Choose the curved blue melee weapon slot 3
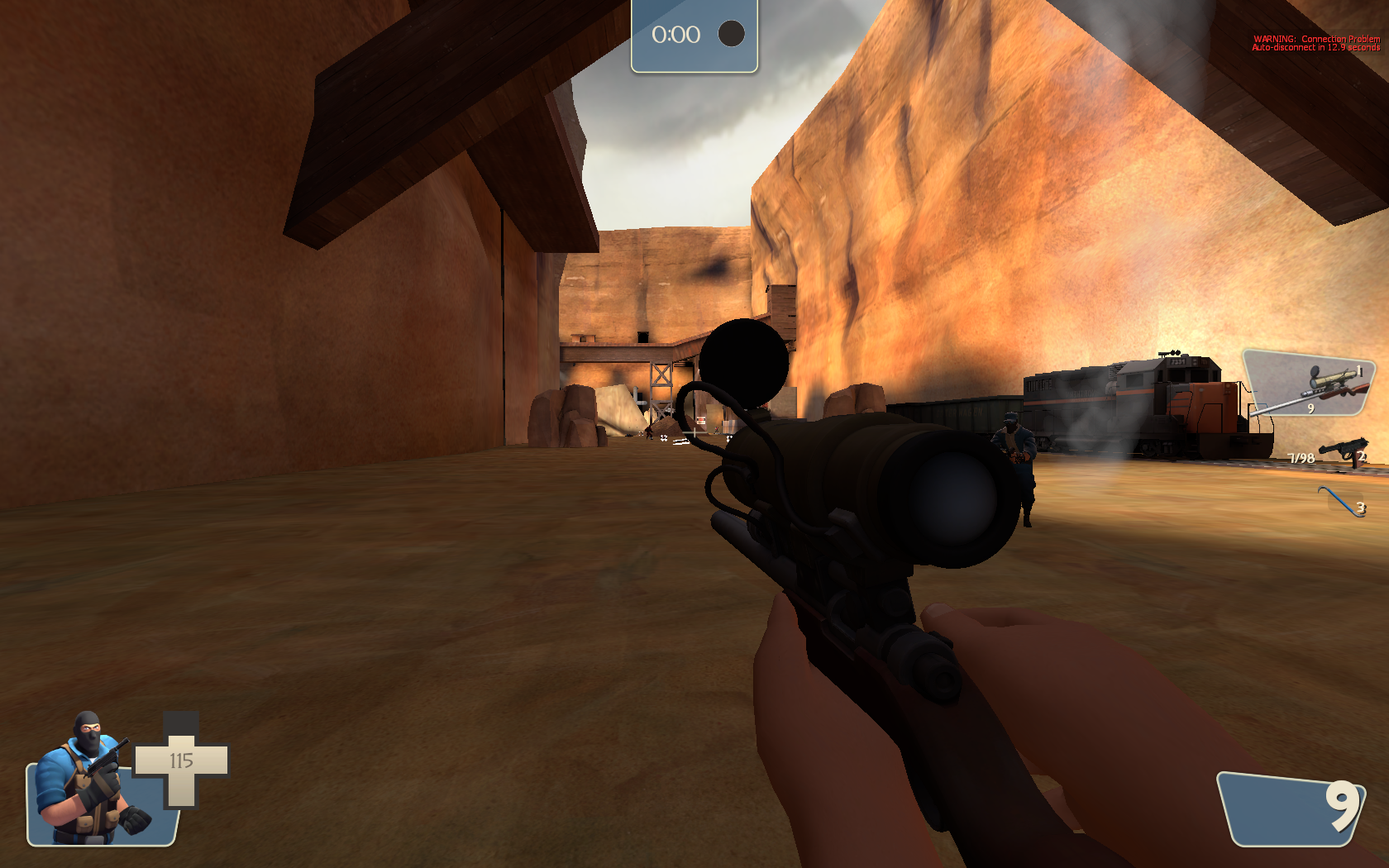 (x=1341, y=501)
